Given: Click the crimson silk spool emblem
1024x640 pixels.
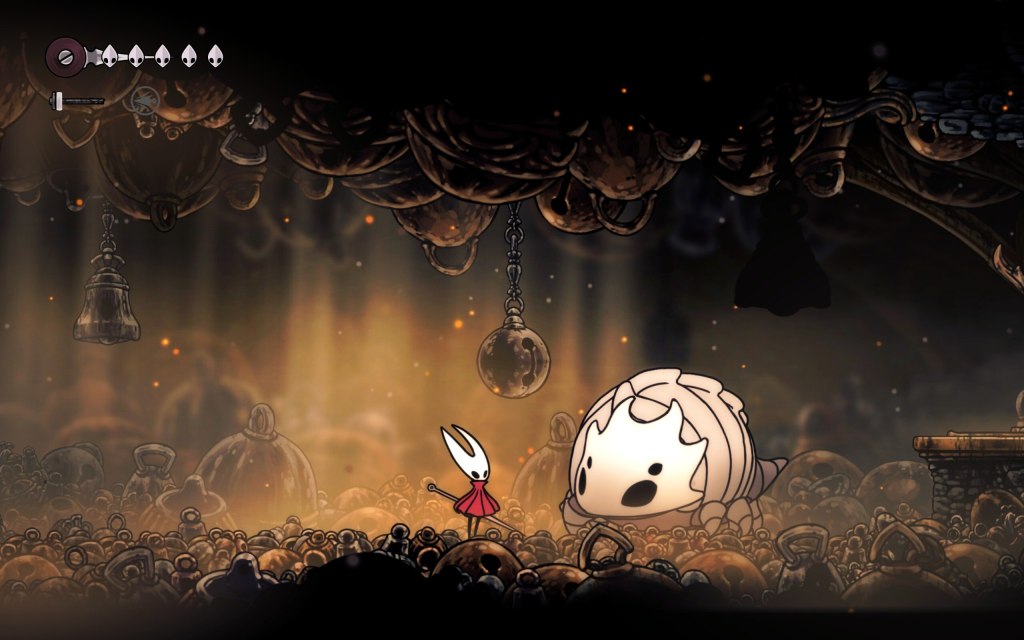Looking at the screenshot, I should 66,56.
